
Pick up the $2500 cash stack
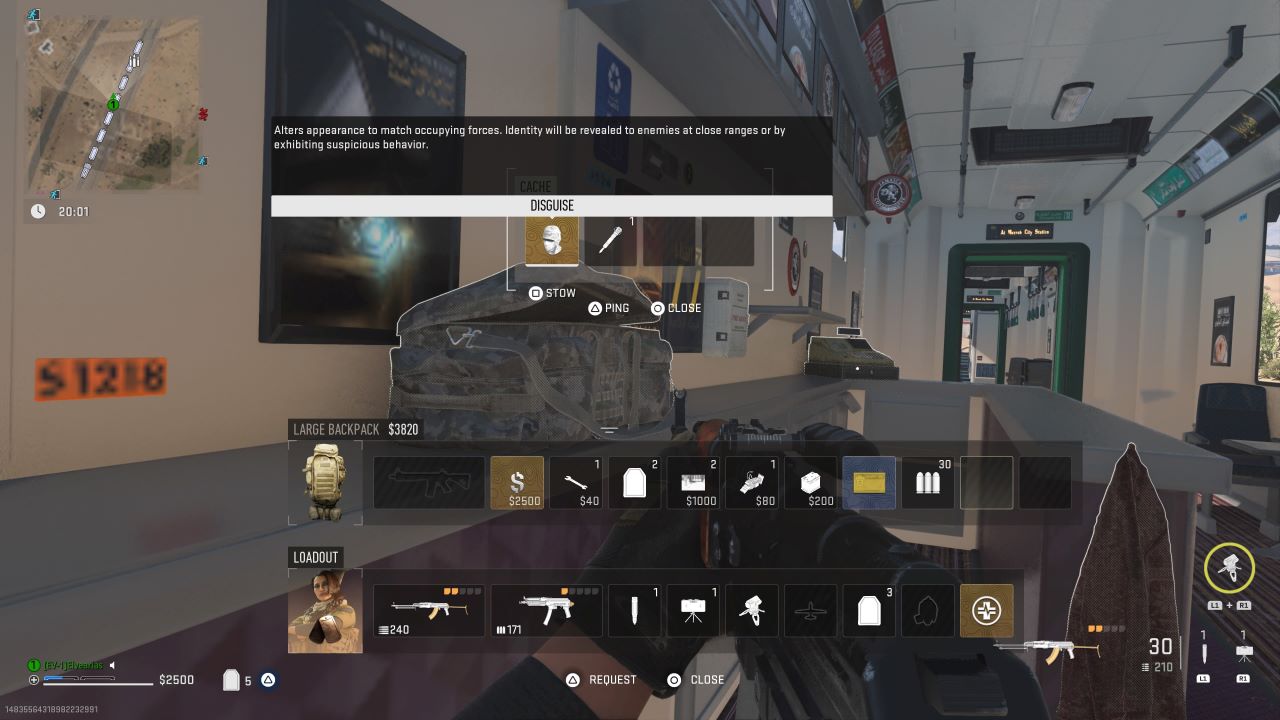tap(517, 483)
